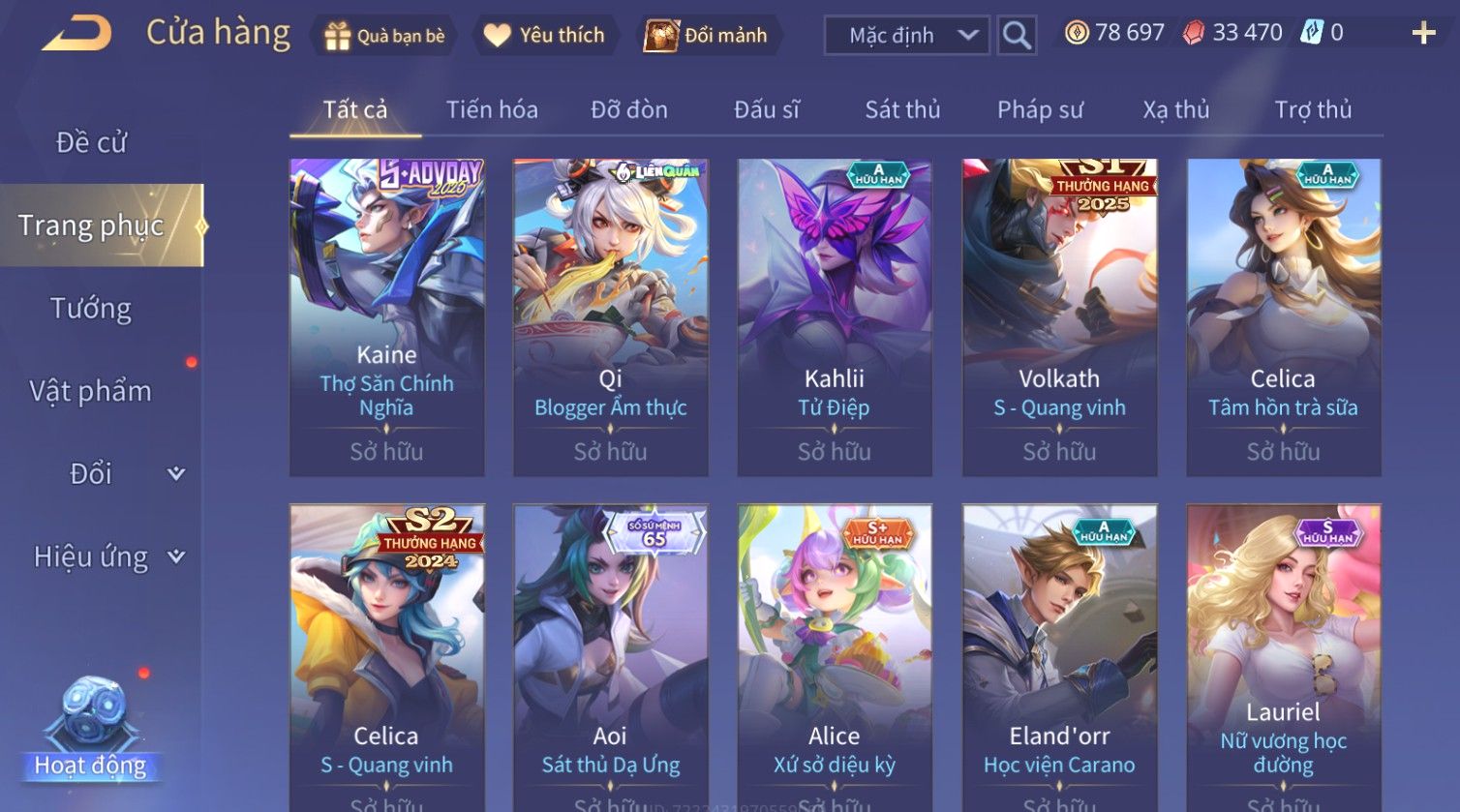Expand the Mặc định sort dropdown
Image resolution: width=1460 pixels, height=812 pixels.
[x=906, y=36]
